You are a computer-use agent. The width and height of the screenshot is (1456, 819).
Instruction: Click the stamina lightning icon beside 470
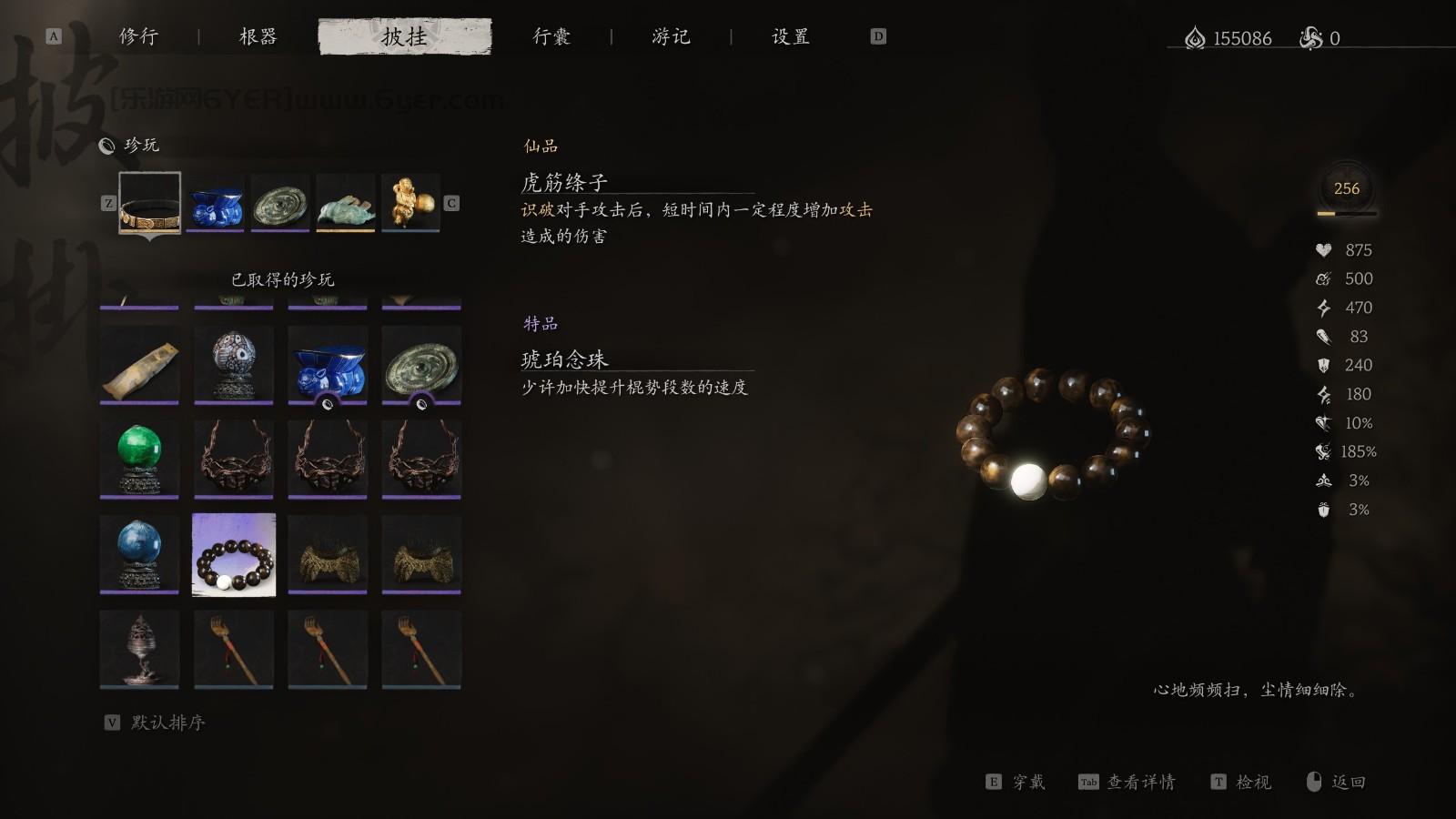point(1323,308)
